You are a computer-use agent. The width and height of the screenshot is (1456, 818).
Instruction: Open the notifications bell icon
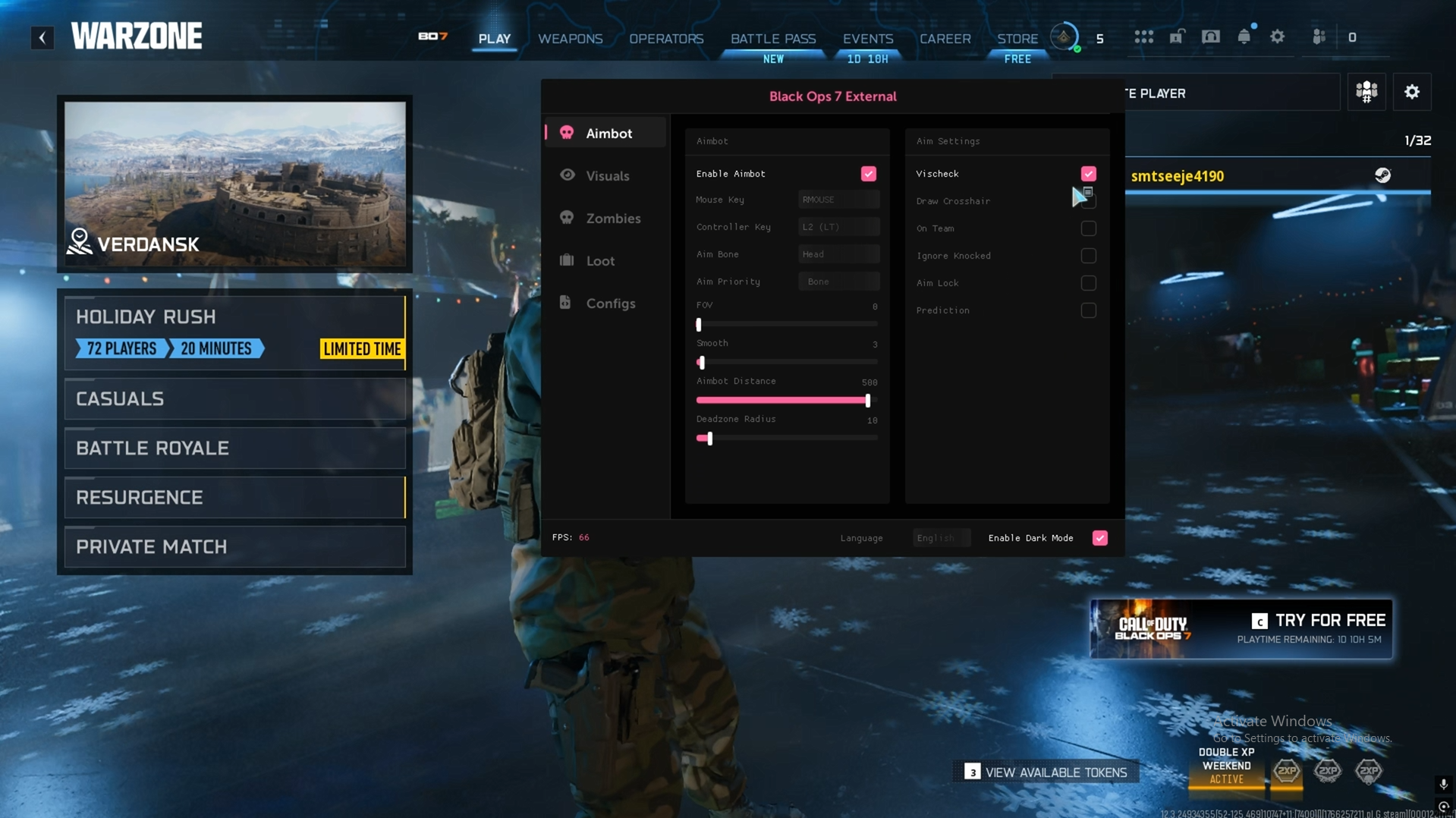pyautogui.click(x=1244, y=37)
